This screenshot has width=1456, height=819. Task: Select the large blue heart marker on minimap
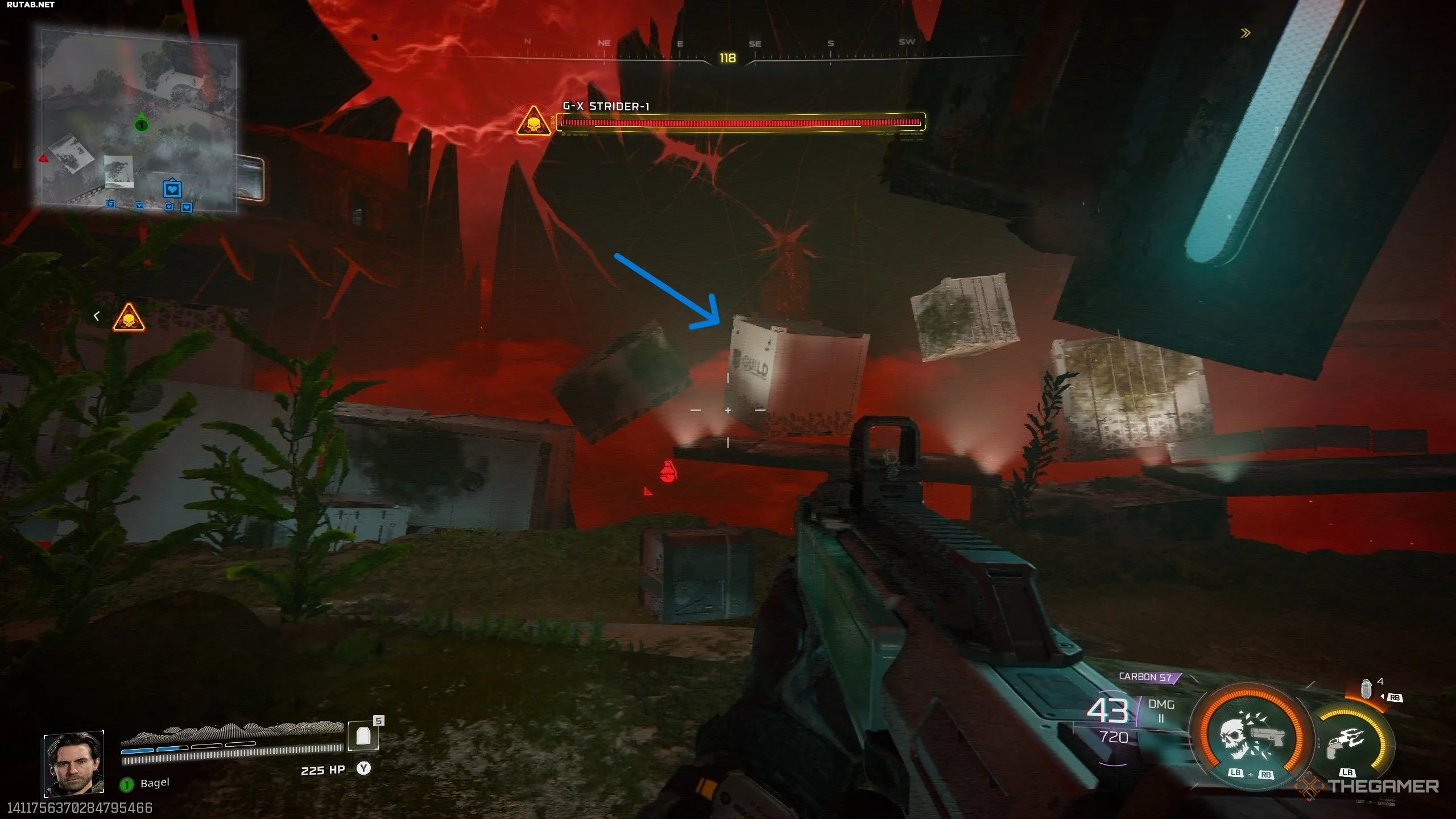(x=172, y=188)
